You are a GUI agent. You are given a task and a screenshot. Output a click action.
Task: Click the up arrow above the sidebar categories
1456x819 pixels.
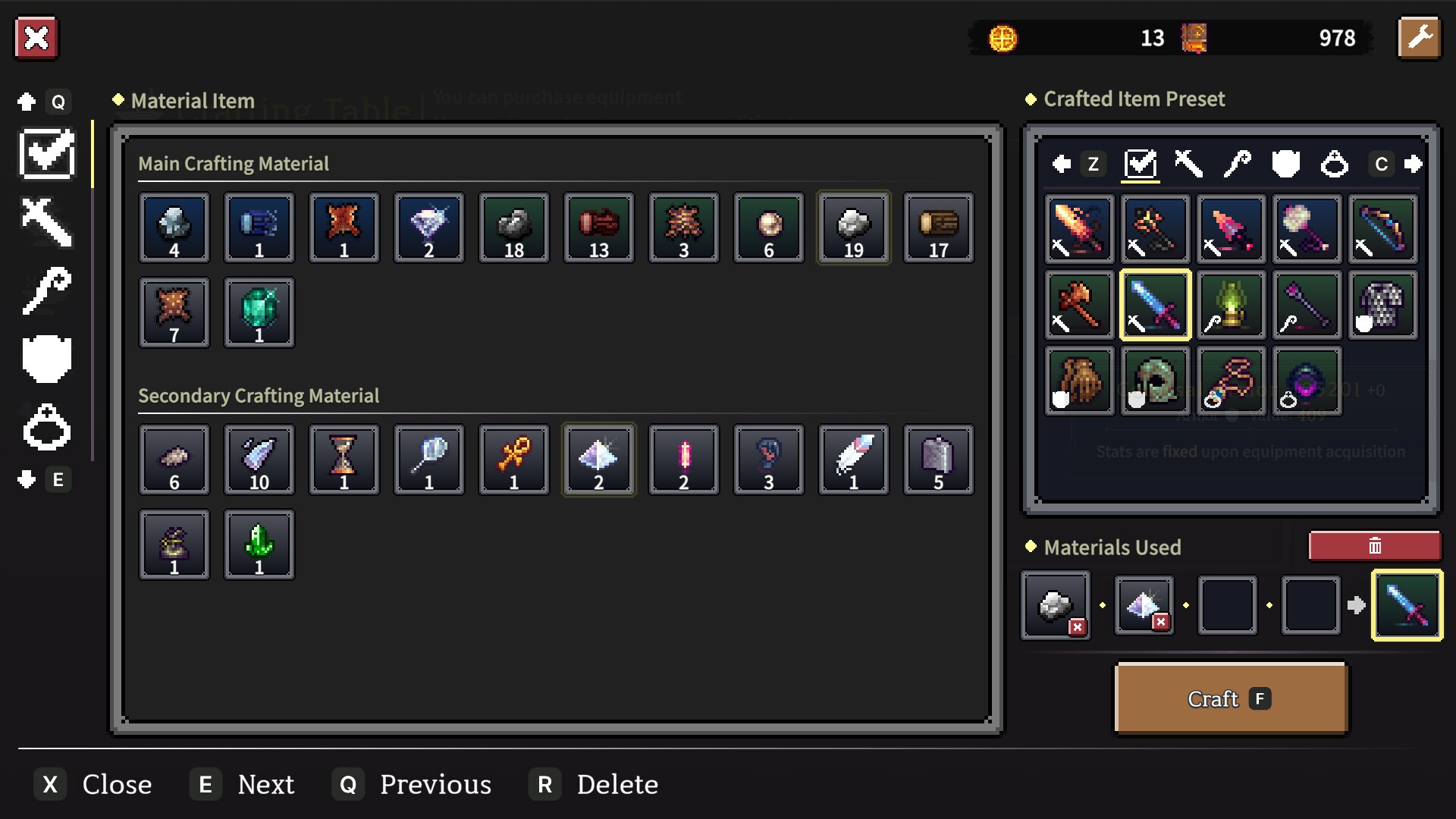click(x=27, y=101)
